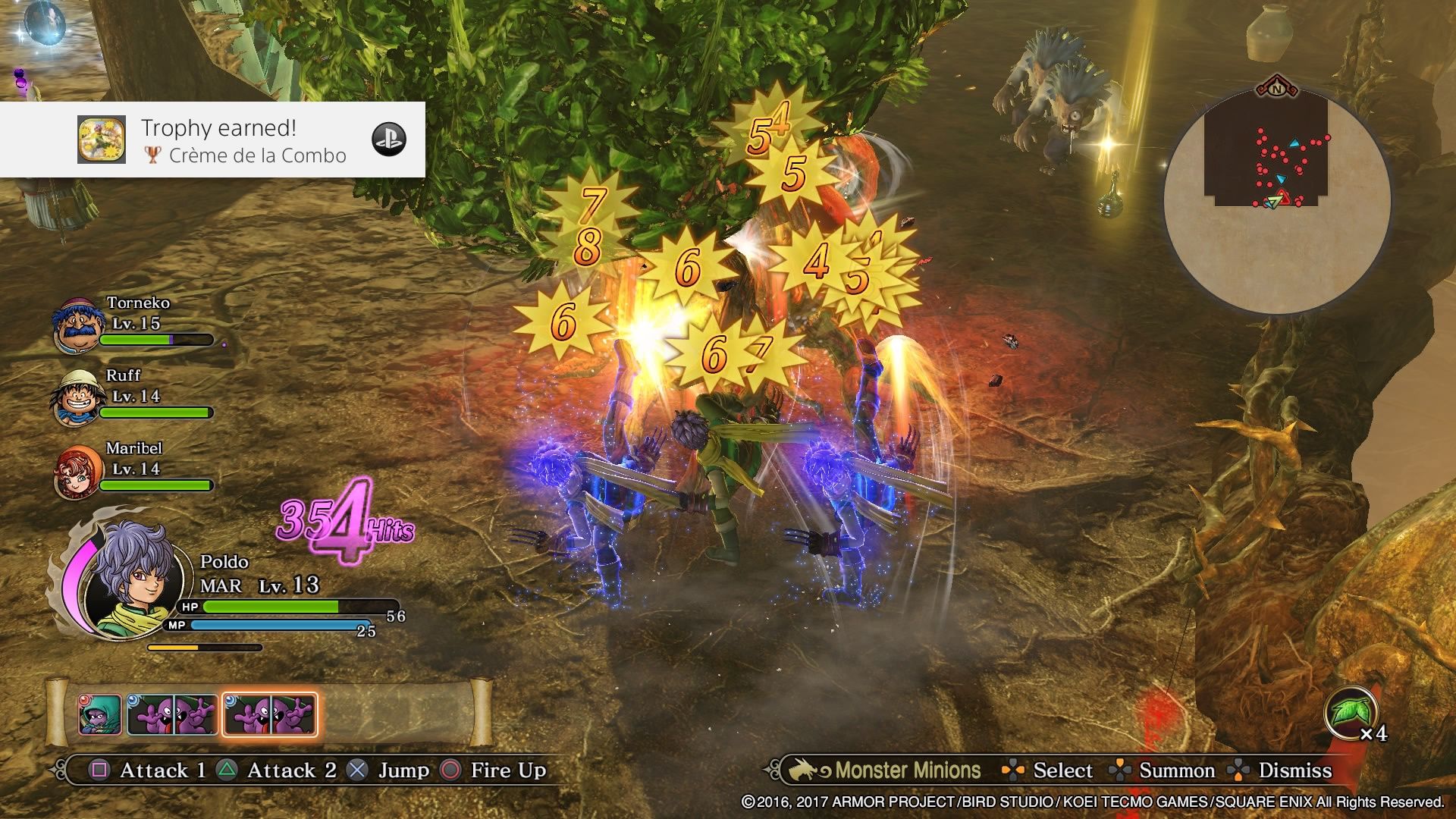Click the PlayStation logo on the trophy popup
This screenshot has width=1456, height=819.
pos(389,140)
